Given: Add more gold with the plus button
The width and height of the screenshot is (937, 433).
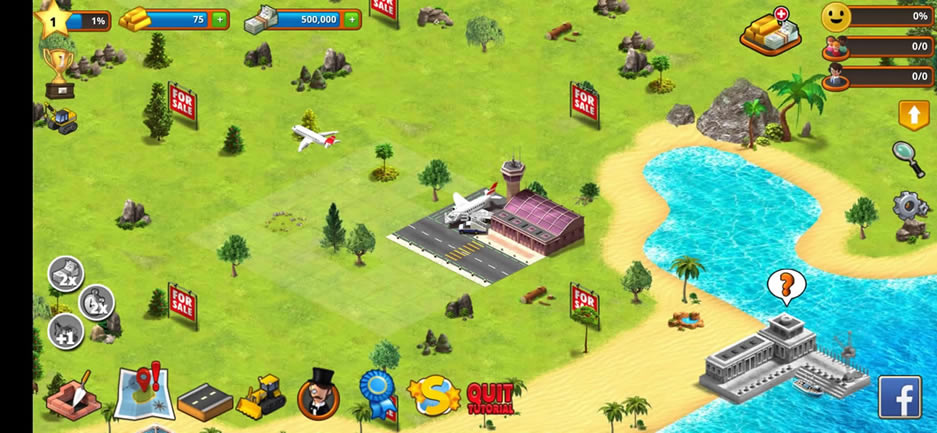Looking at the screenshot, I should click(219, 19).
